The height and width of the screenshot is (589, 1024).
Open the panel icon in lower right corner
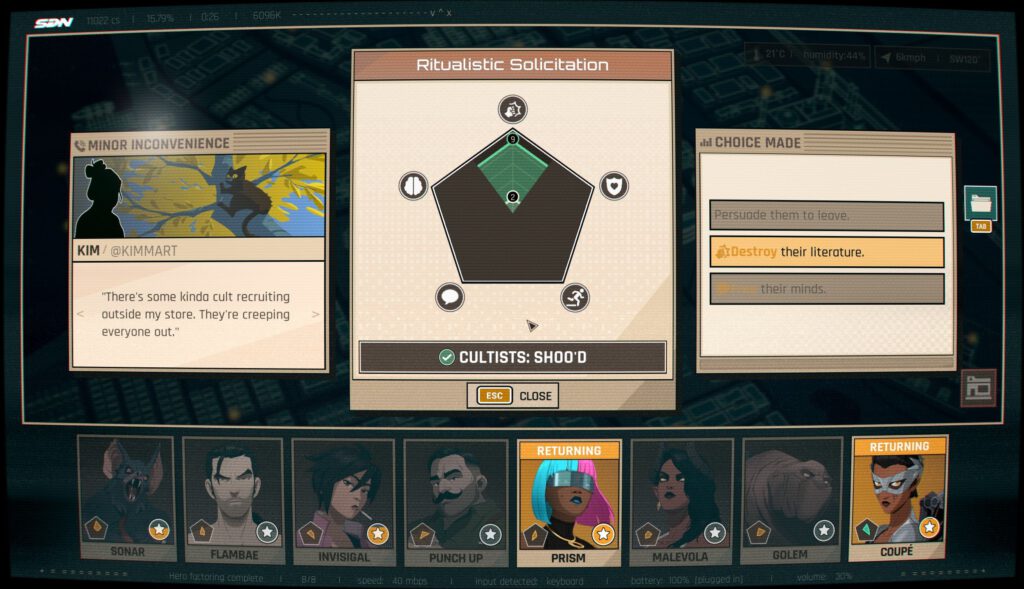[x=978, y=388]
